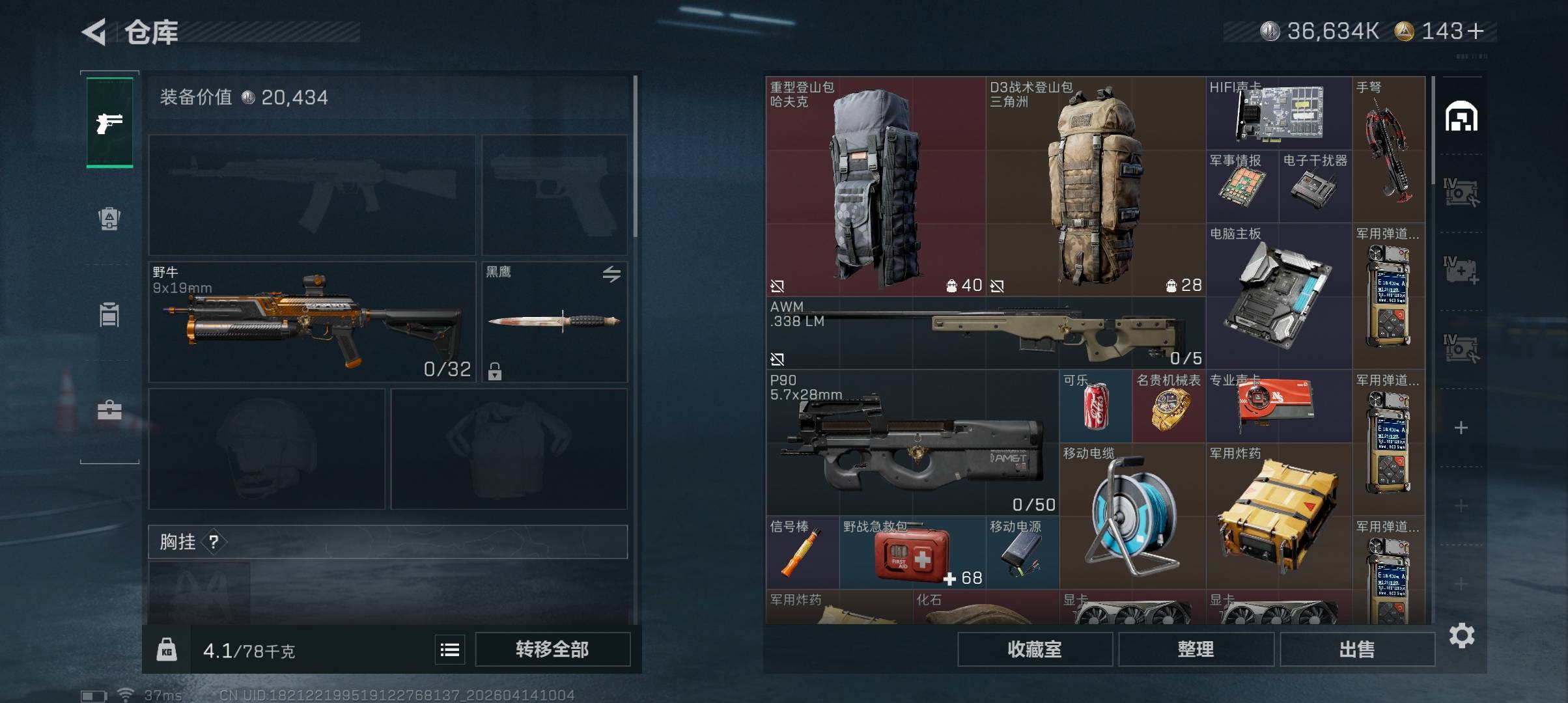Viewport: 1568px width, 703px height.
Task: Open the 胸挂 help question mark
Action: (214, 542)
